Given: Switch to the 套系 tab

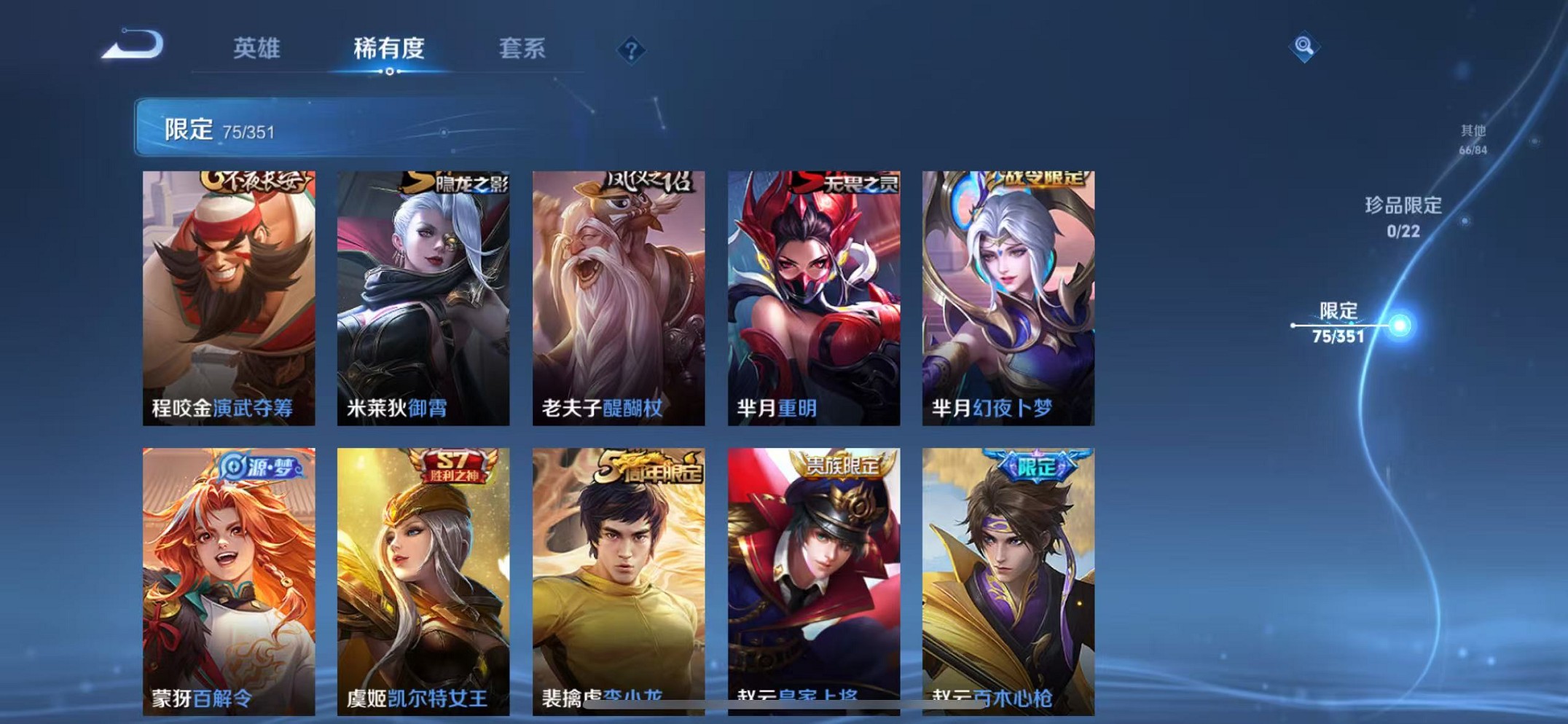Looking at the screenshot, I should point(522,49).
